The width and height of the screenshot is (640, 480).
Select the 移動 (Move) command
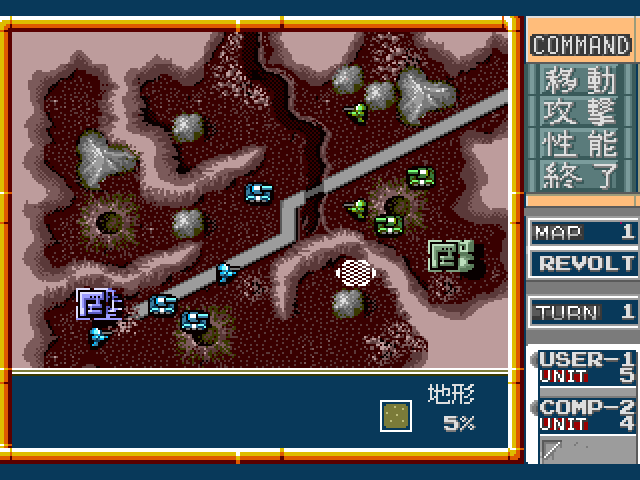click(x=581, y=79)
